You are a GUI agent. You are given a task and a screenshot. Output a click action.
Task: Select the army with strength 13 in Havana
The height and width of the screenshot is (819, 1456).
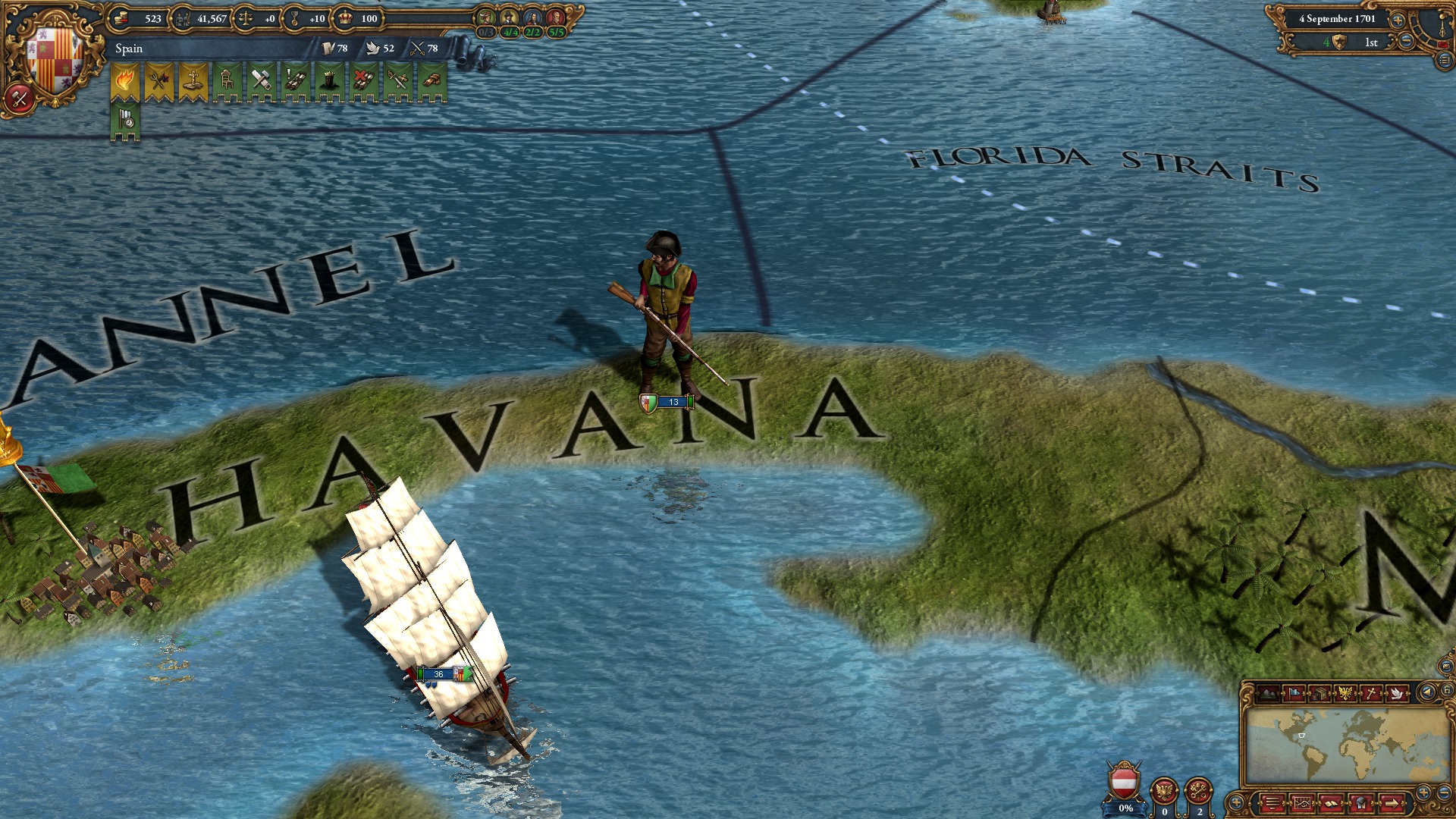[x=673, y=403]
